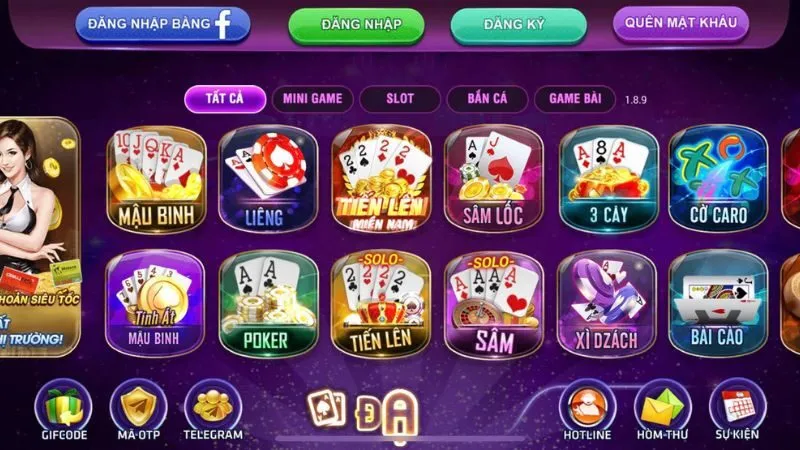Open the Giftcode icon
800x450 pixels.
pos(63,410)
